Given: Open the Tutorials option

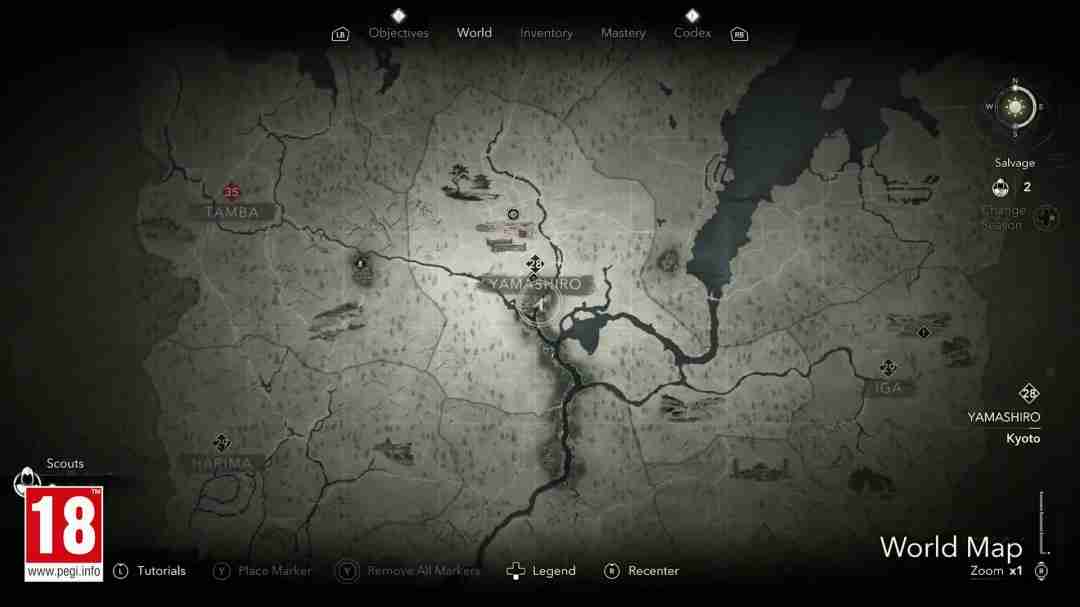Looking at the screenshot, I should (x=161, y=571).
